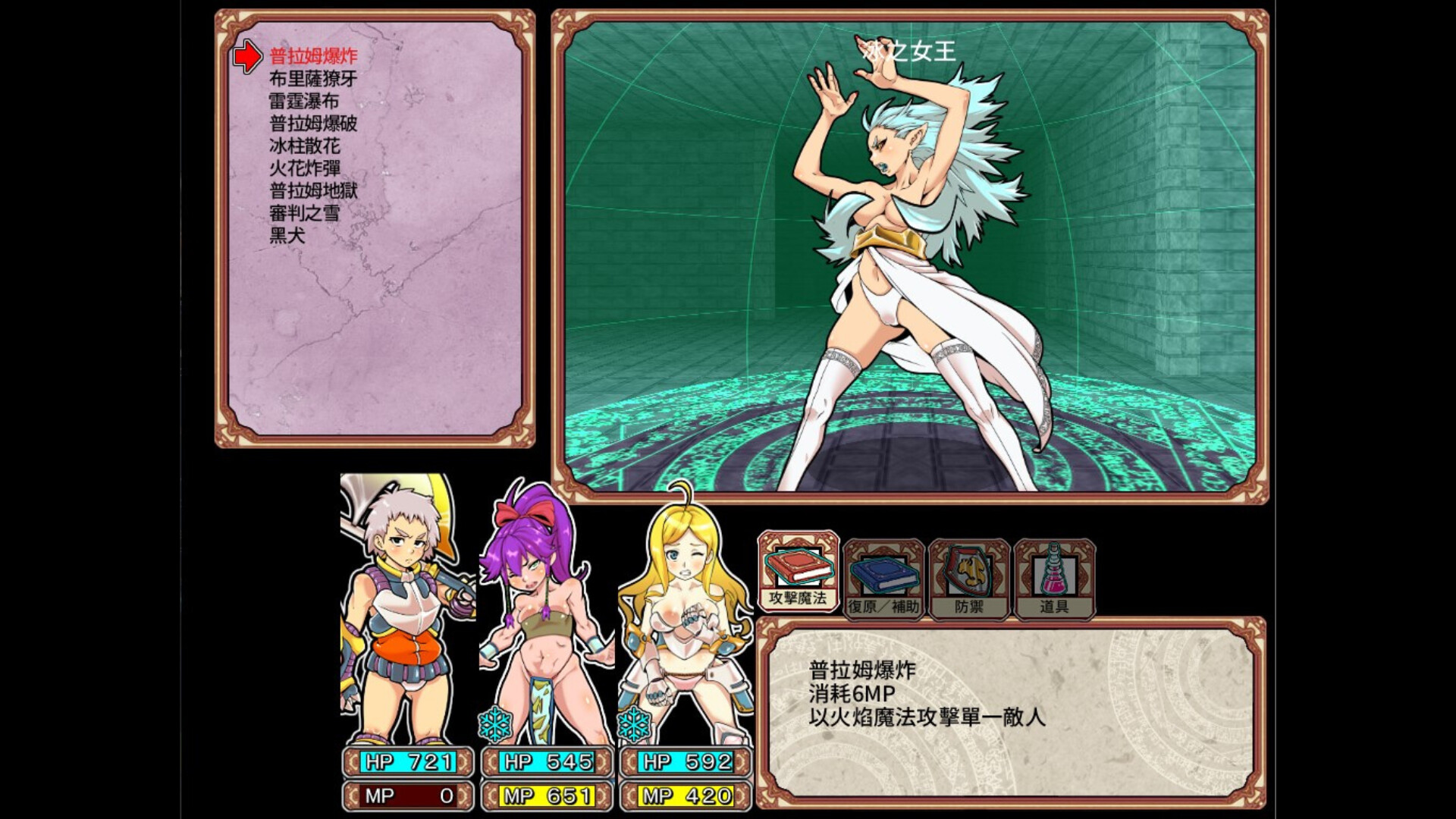Select the 普拉姆爆炸 spell
Viewport: 1456px width, 819px height.
313,56
